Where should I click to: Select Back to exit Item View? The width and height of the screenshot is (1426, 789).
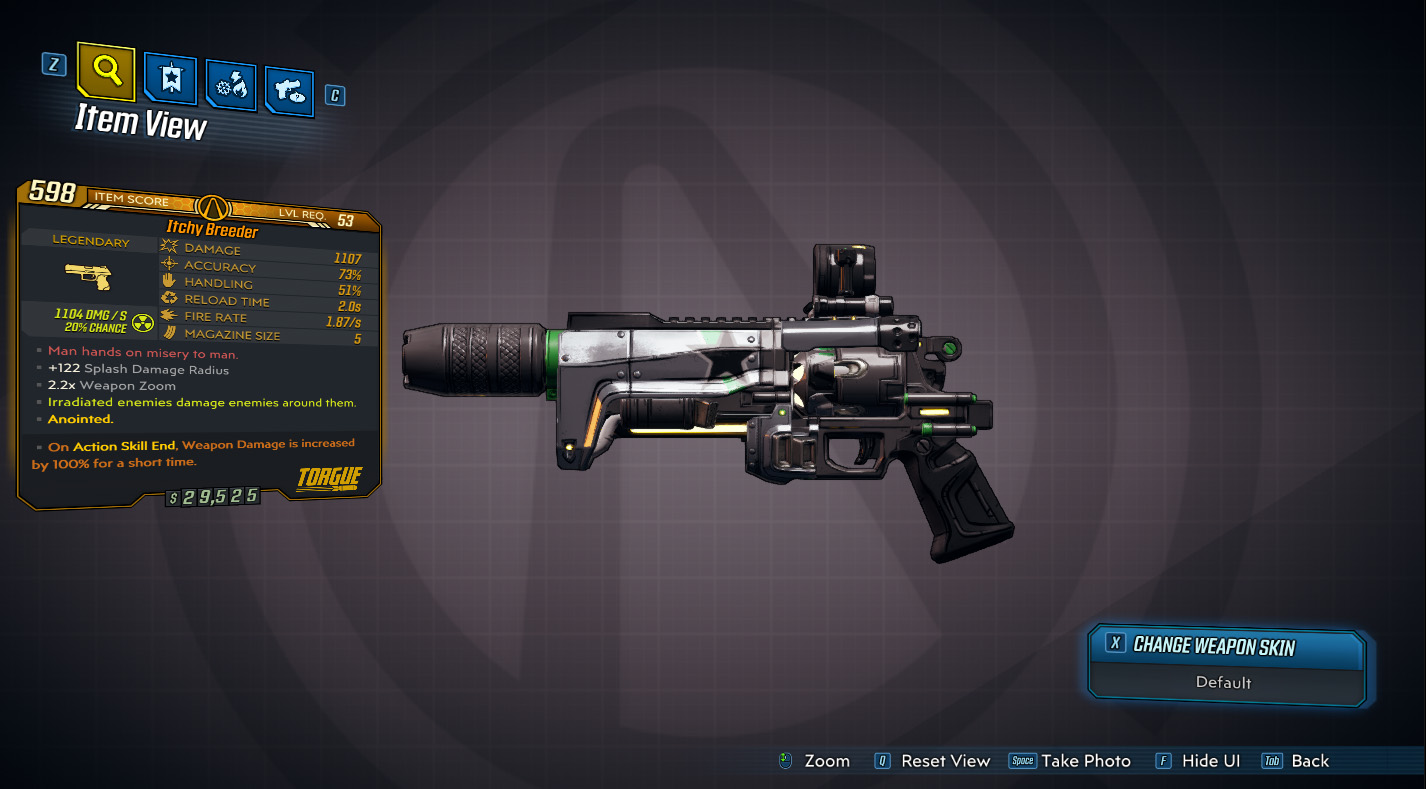pyautogui.click(x=1297, y=761)
